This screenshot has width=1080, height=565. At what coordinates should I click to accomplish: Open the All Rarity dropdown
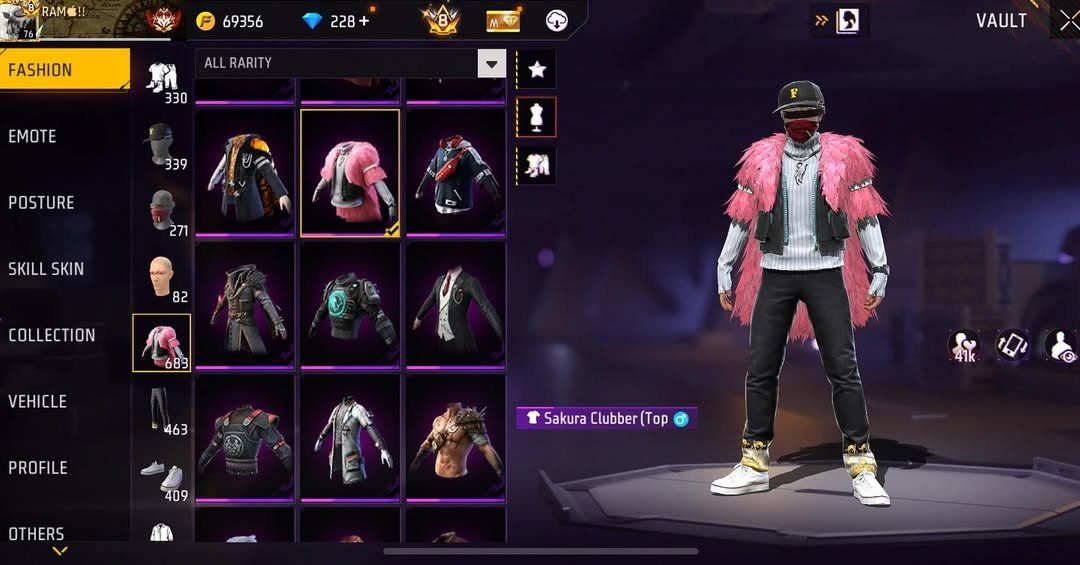click(491, 64)
